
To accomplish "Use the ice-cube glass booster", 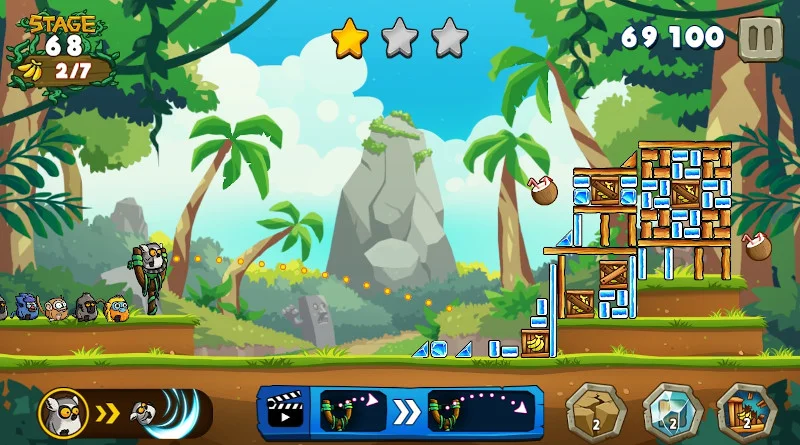I will [671, 411].
